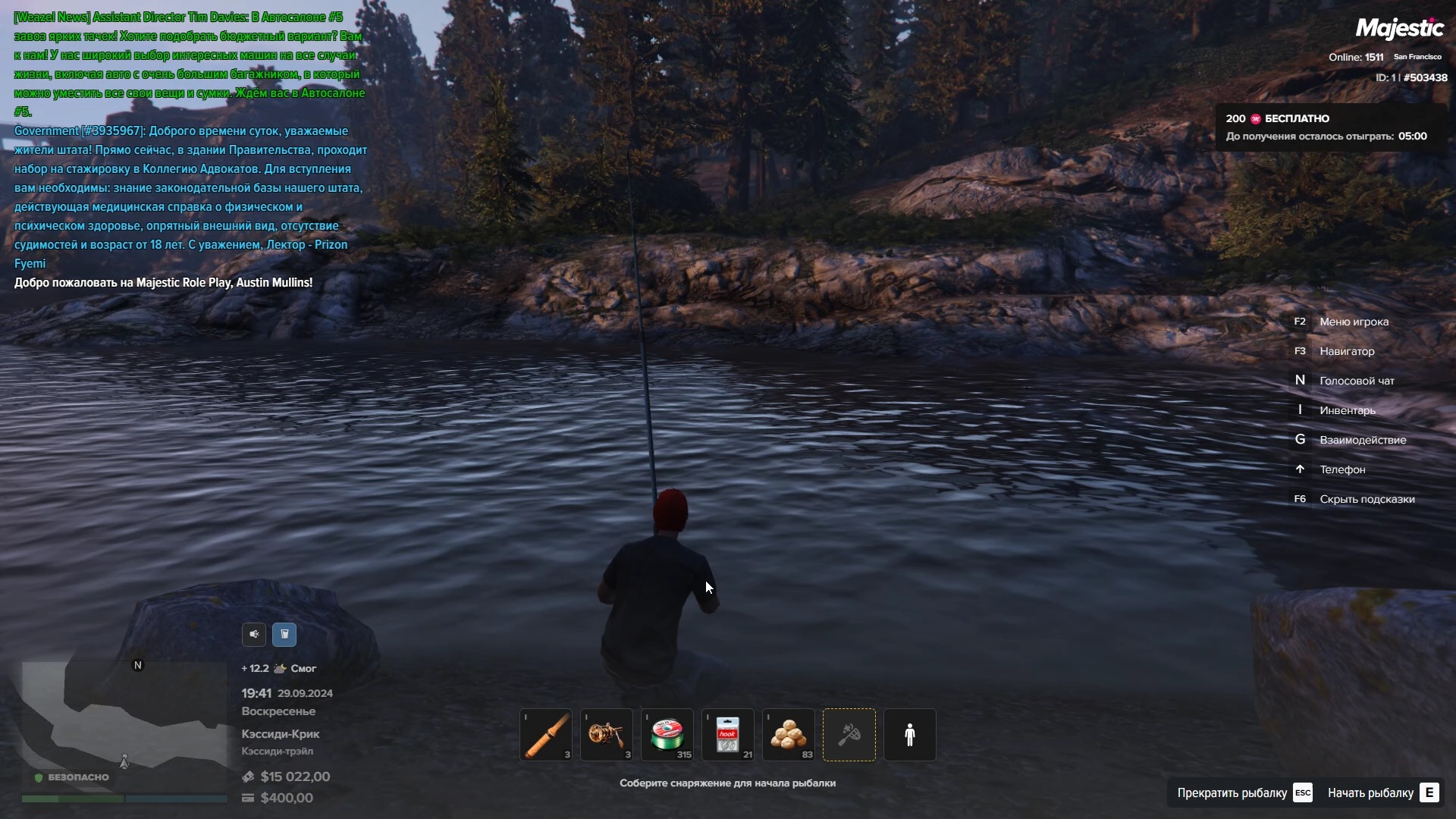Click the muted microphone status icon
Image resolution: width=1456 pixels, height=819 pixels.
[x=254, y=634]
